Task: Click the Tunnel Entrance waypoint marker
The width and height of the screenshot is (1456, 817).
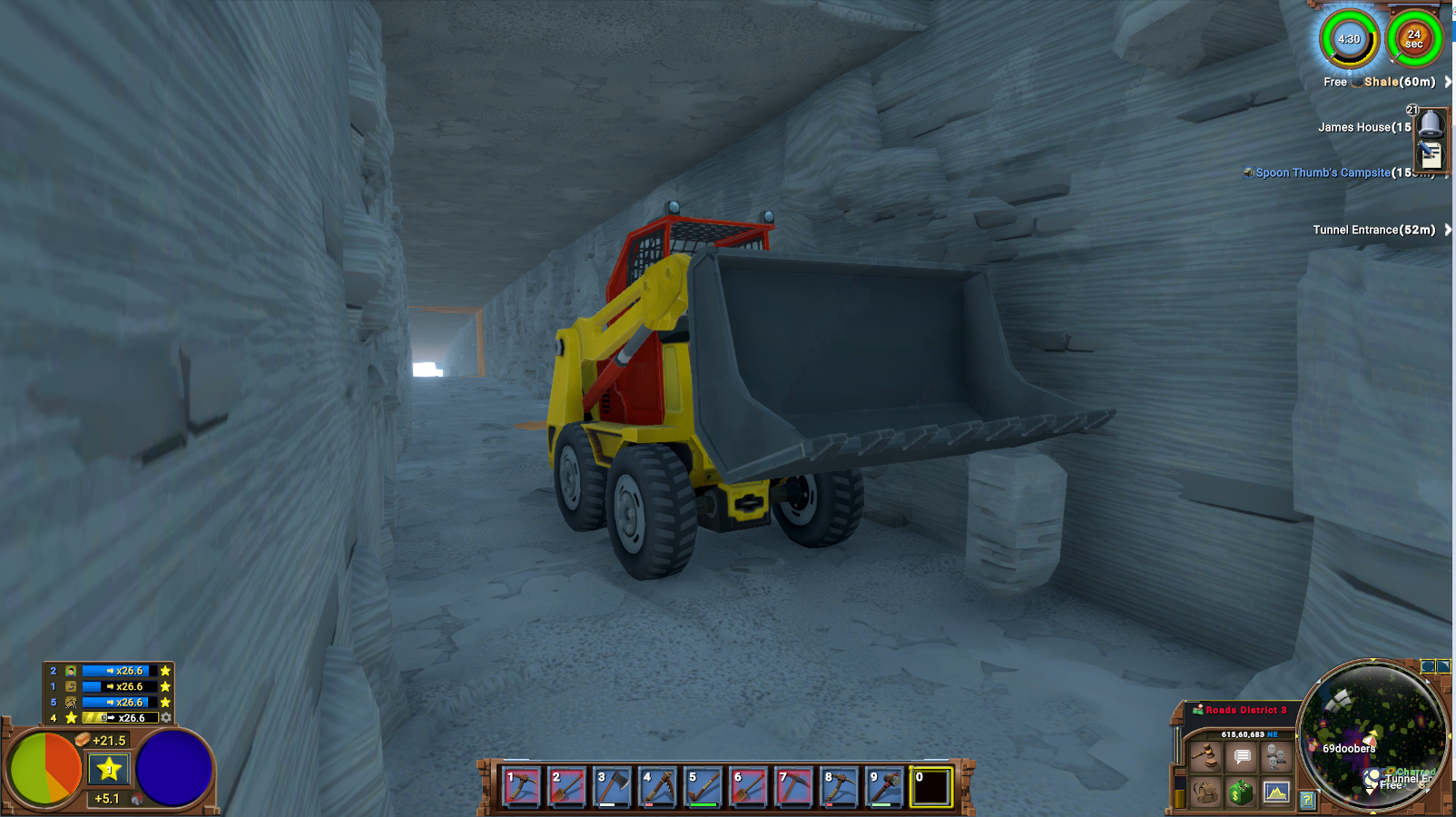Action: 1373,230
